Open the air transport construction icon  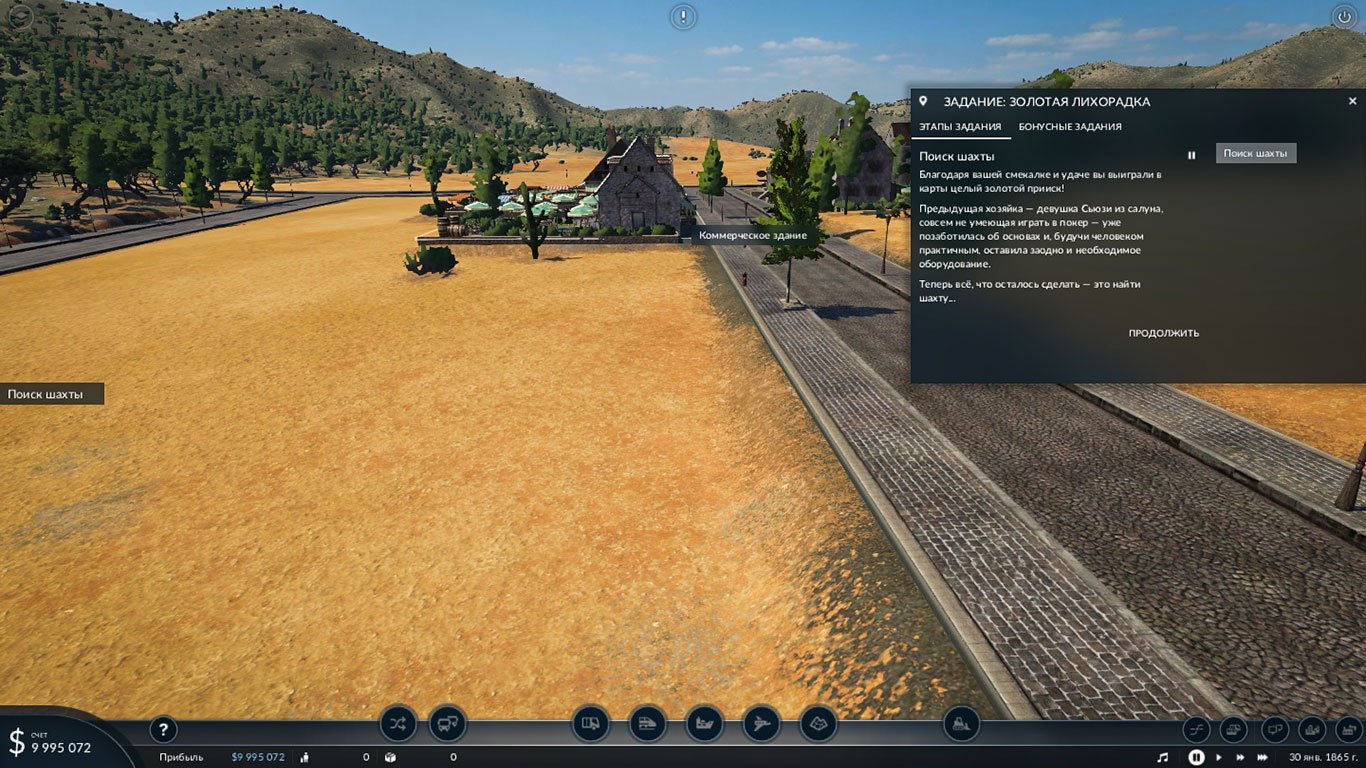(x=761, y=725)
